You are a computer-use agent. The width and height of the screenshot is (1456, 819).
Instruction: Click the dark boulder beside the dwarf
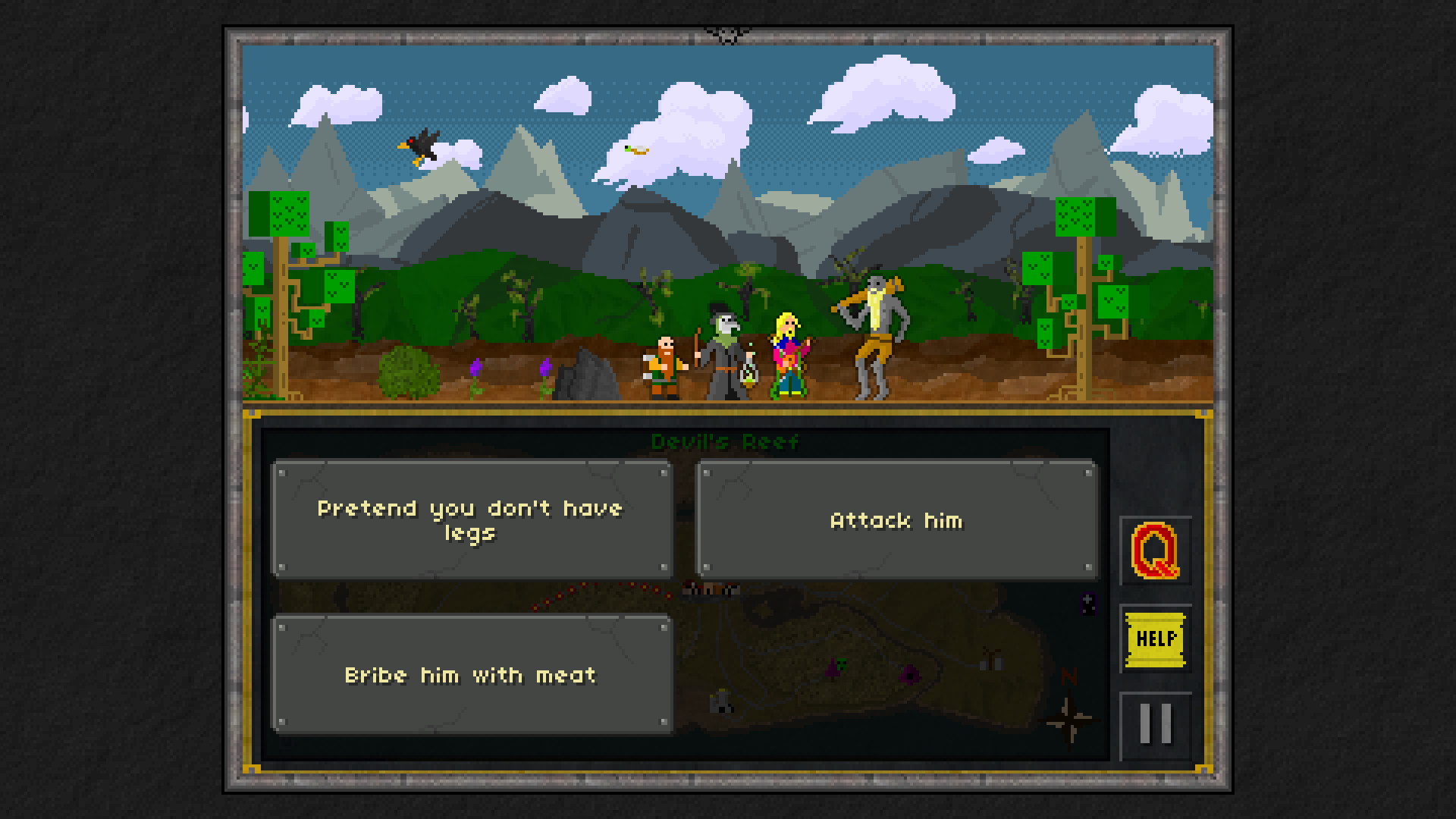tap(586, 378)
